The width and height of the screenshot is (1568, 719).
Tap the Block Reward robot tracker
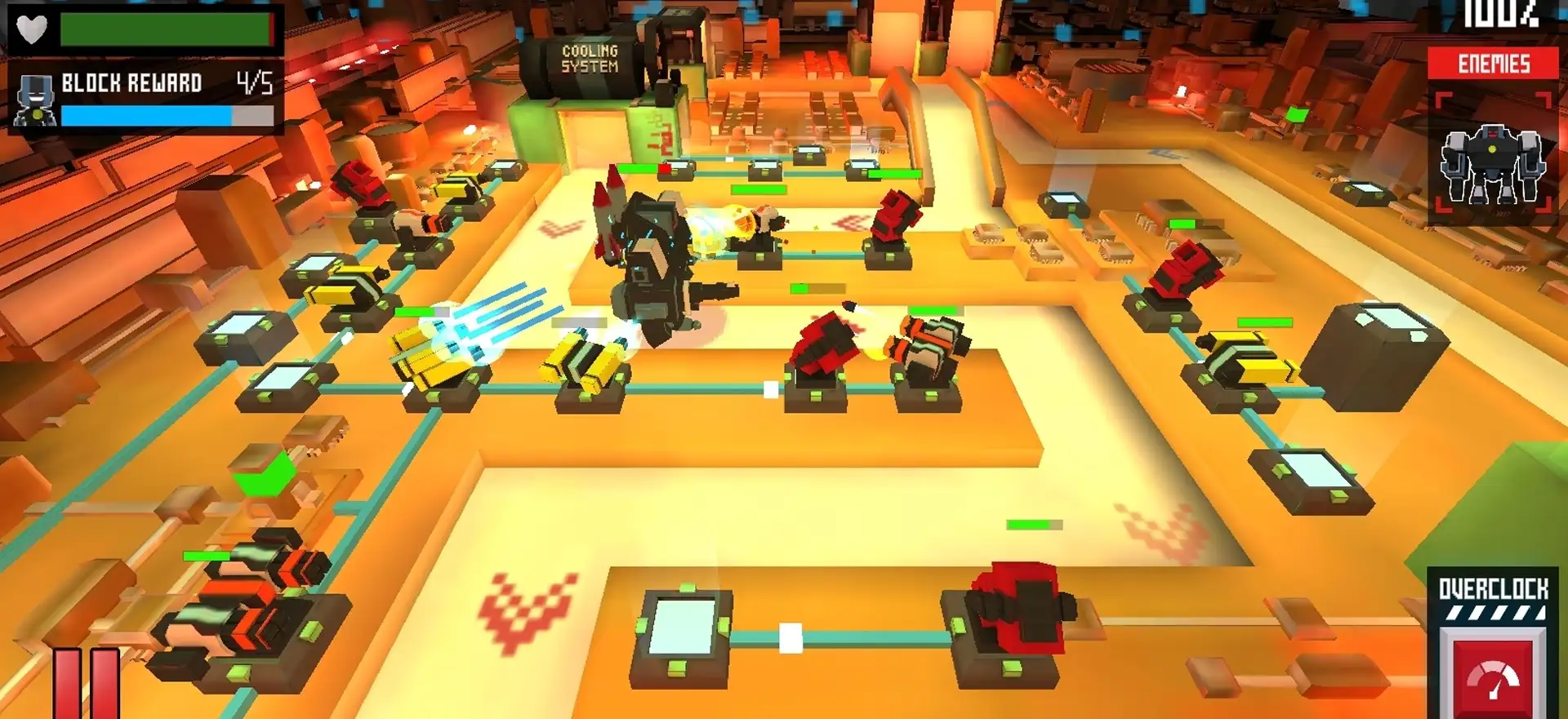[x=145, y=98]
